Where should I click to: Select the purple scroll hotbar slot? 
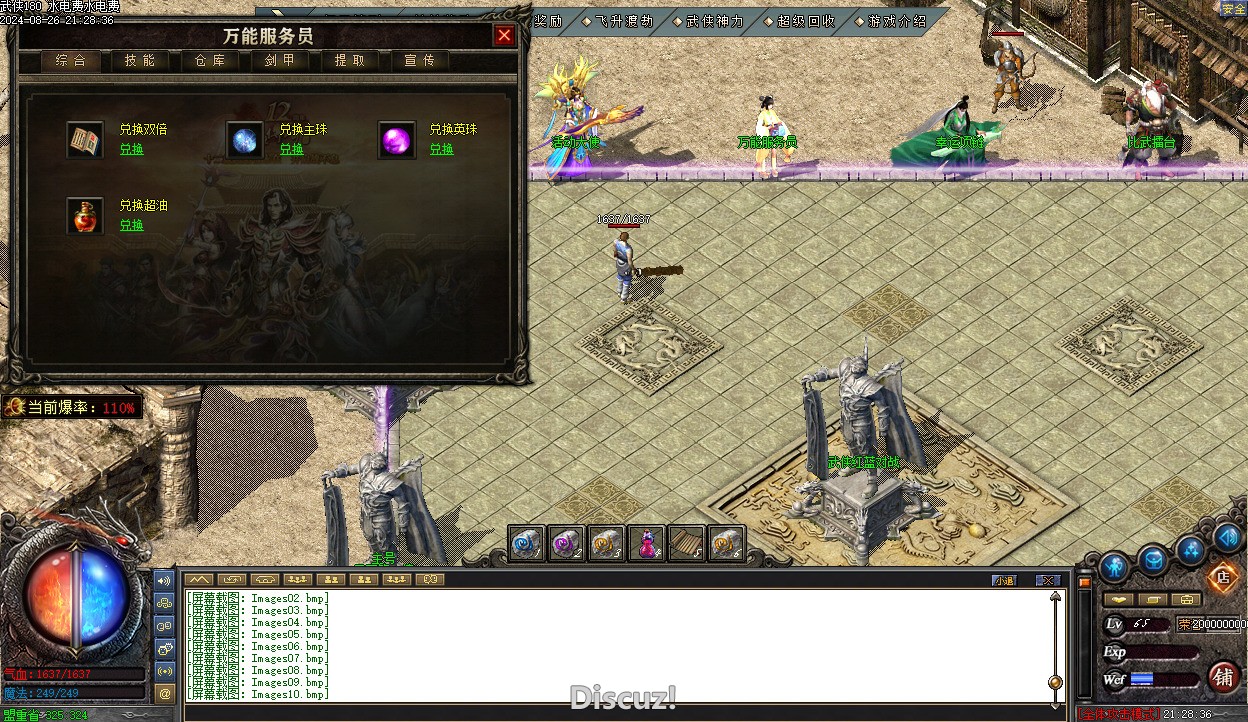567,543
